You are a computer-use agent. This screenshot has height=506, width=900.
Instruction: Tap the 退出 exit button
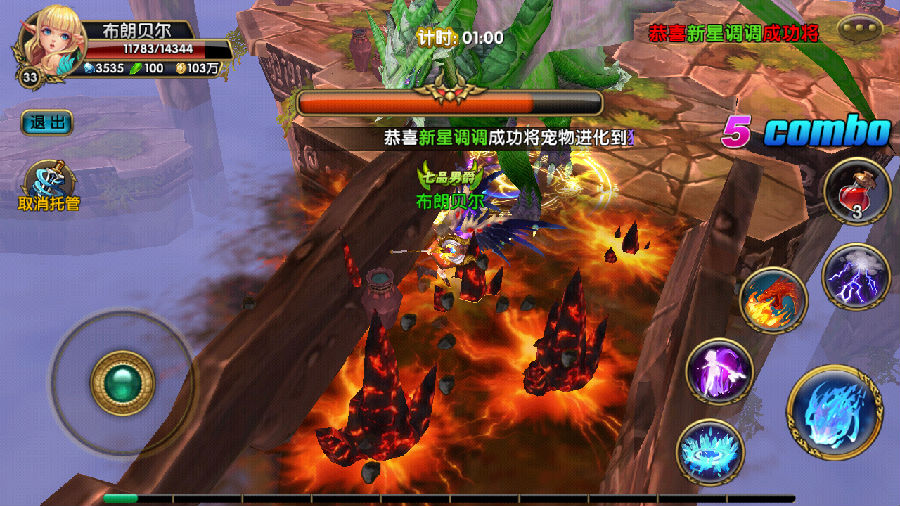[x=48, y=122]
